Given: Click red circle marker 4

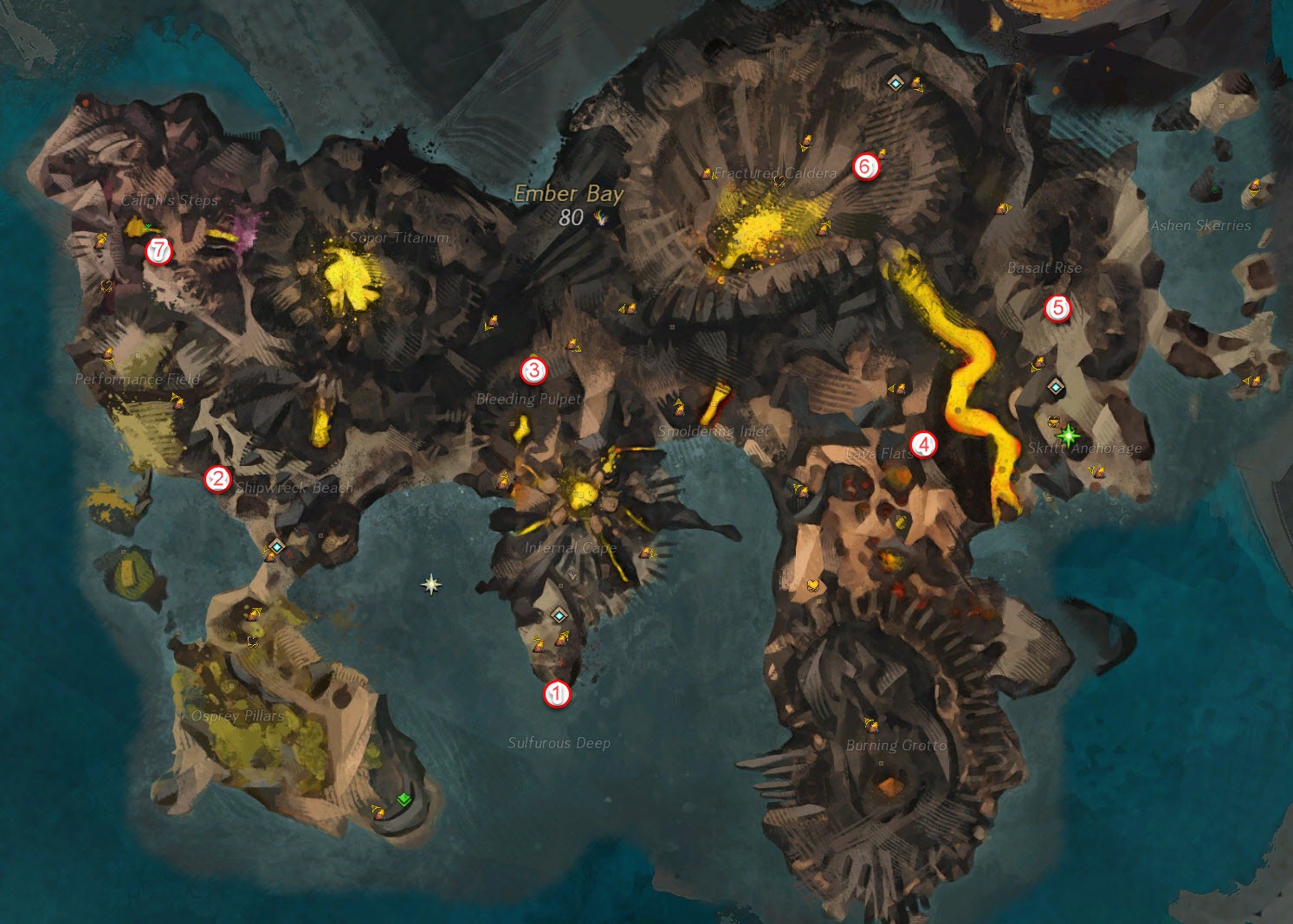Looking at the screenshot, I should tap(924, 445).
